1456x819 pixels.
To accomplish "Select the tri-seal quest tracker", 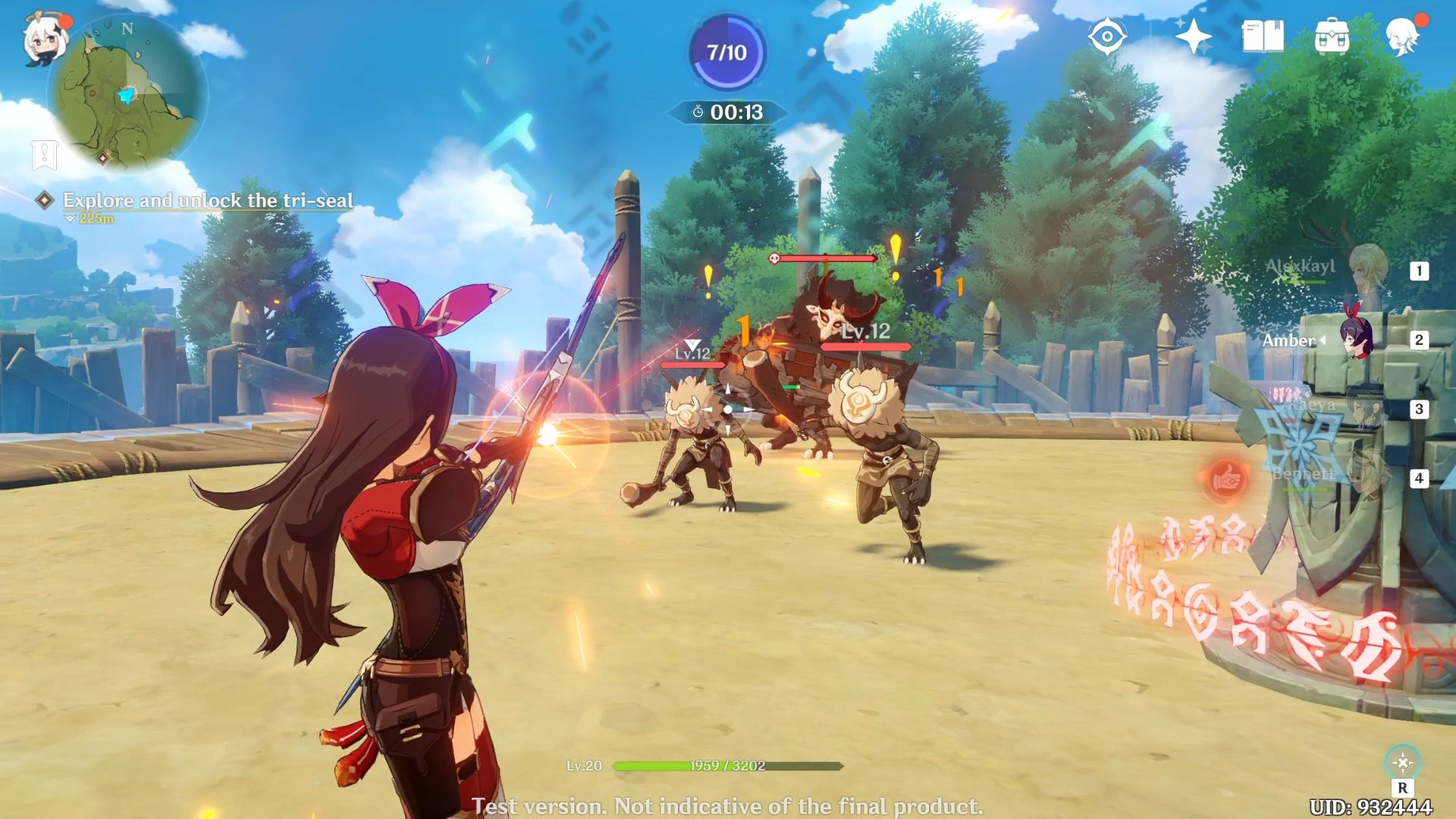I will (x=207, y=200).
